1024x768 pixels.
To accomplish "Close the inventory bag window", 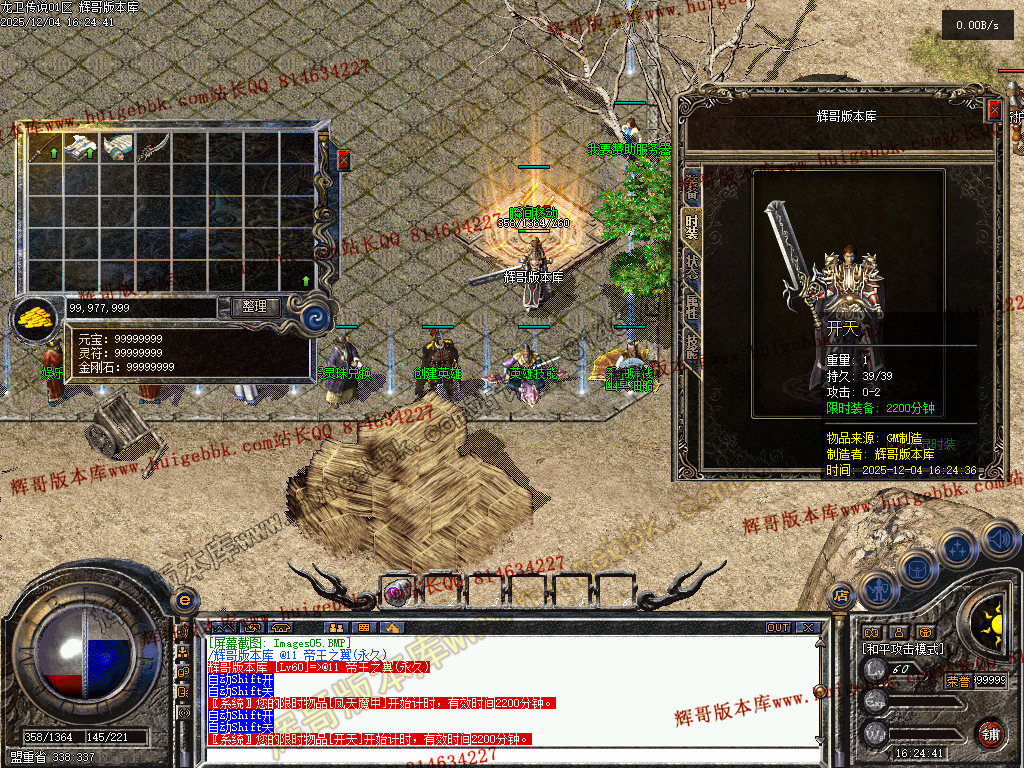I will pyautogui.click(x=344, y=159).
